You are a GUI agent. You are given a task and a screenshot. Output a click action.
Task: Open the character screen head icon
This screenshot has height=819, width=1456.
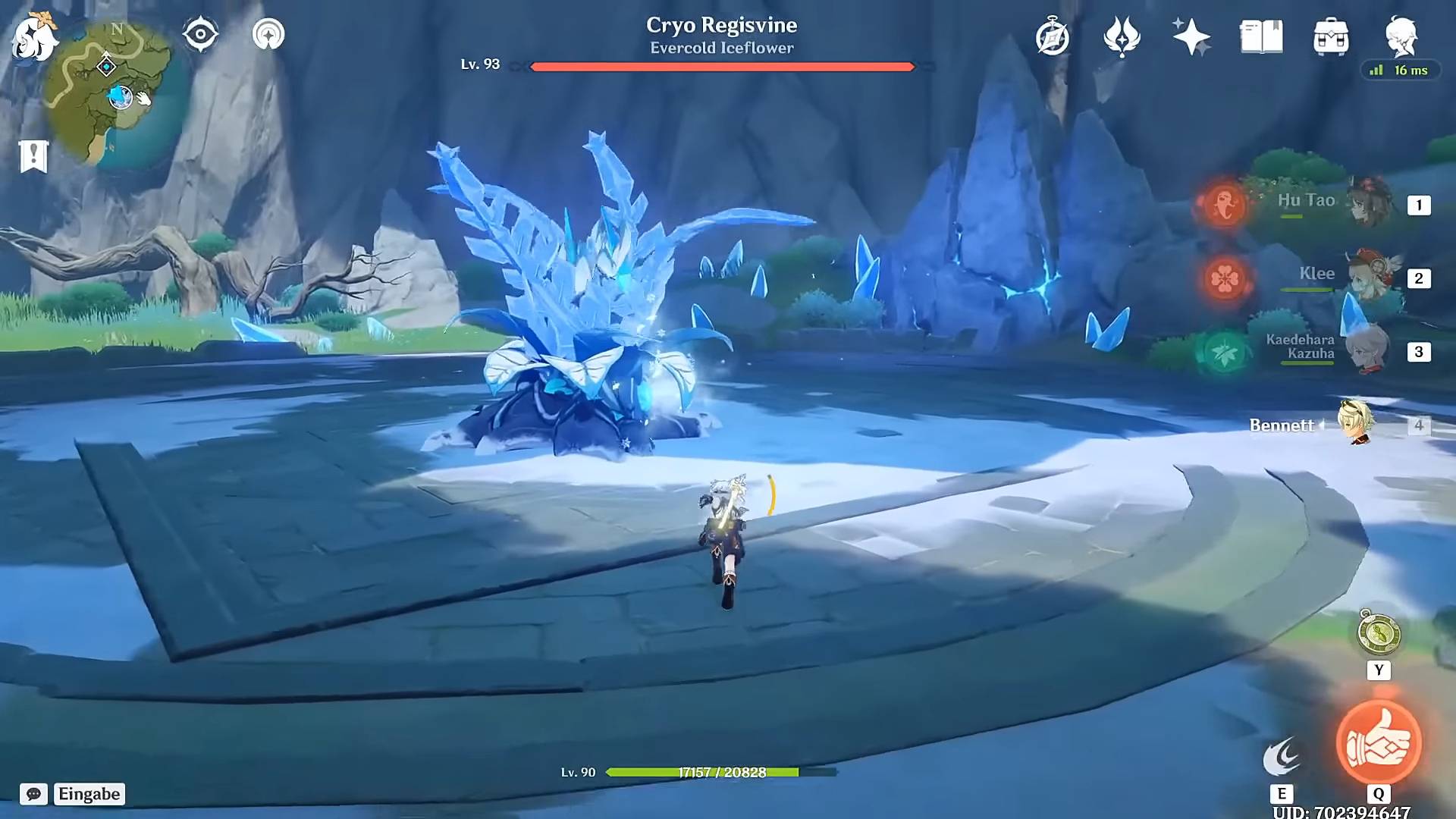(1401, 35)
